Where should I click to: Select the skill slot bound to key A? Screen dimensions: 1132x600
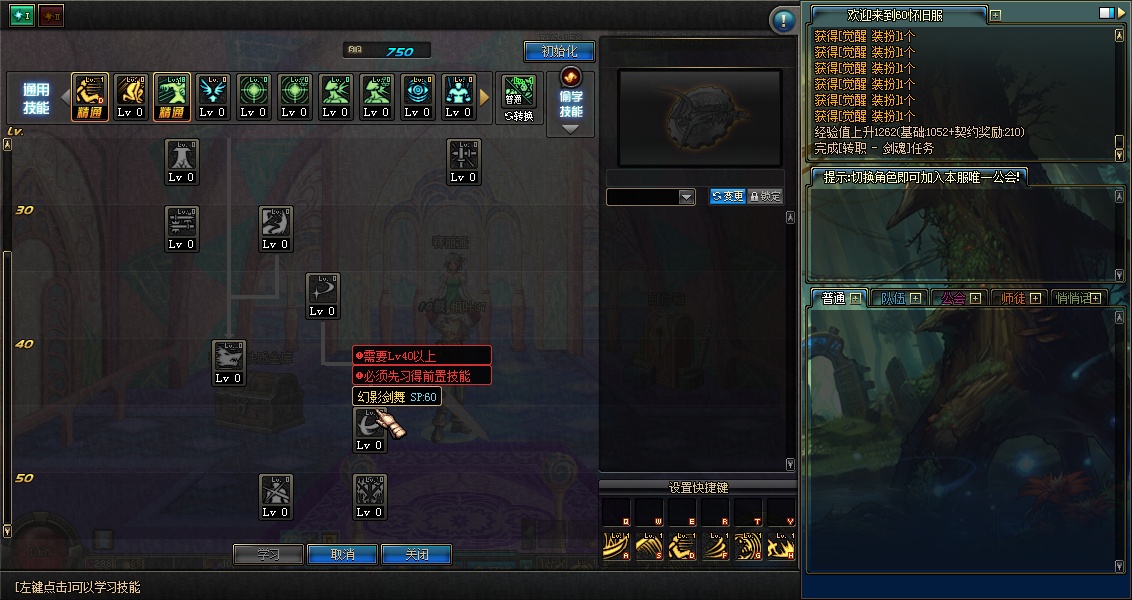617,545
